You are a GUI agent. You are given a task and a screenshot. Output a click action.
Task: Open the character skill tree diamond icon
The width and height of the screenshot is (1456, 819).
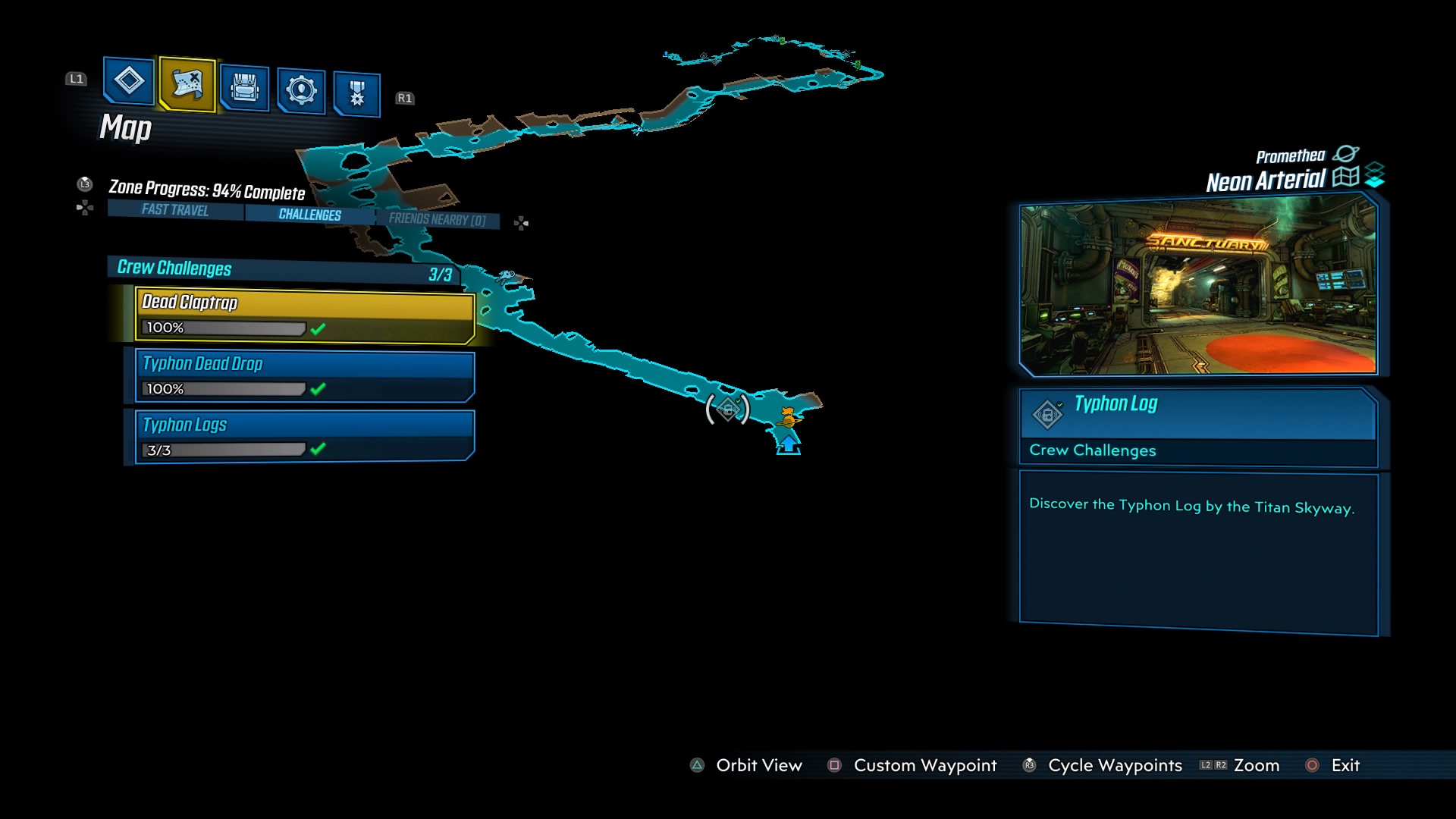tap(128, 83)
